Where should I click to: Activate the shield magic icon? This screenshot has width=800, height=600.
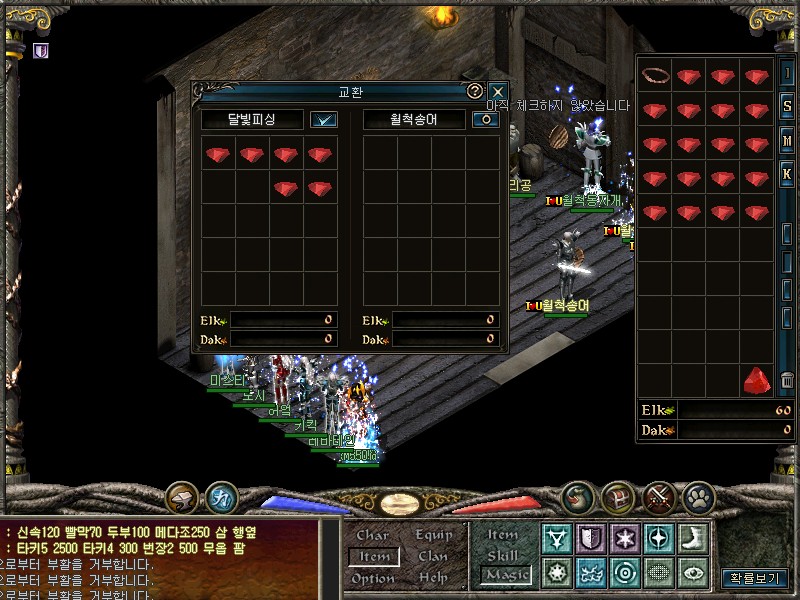point(591,539)
